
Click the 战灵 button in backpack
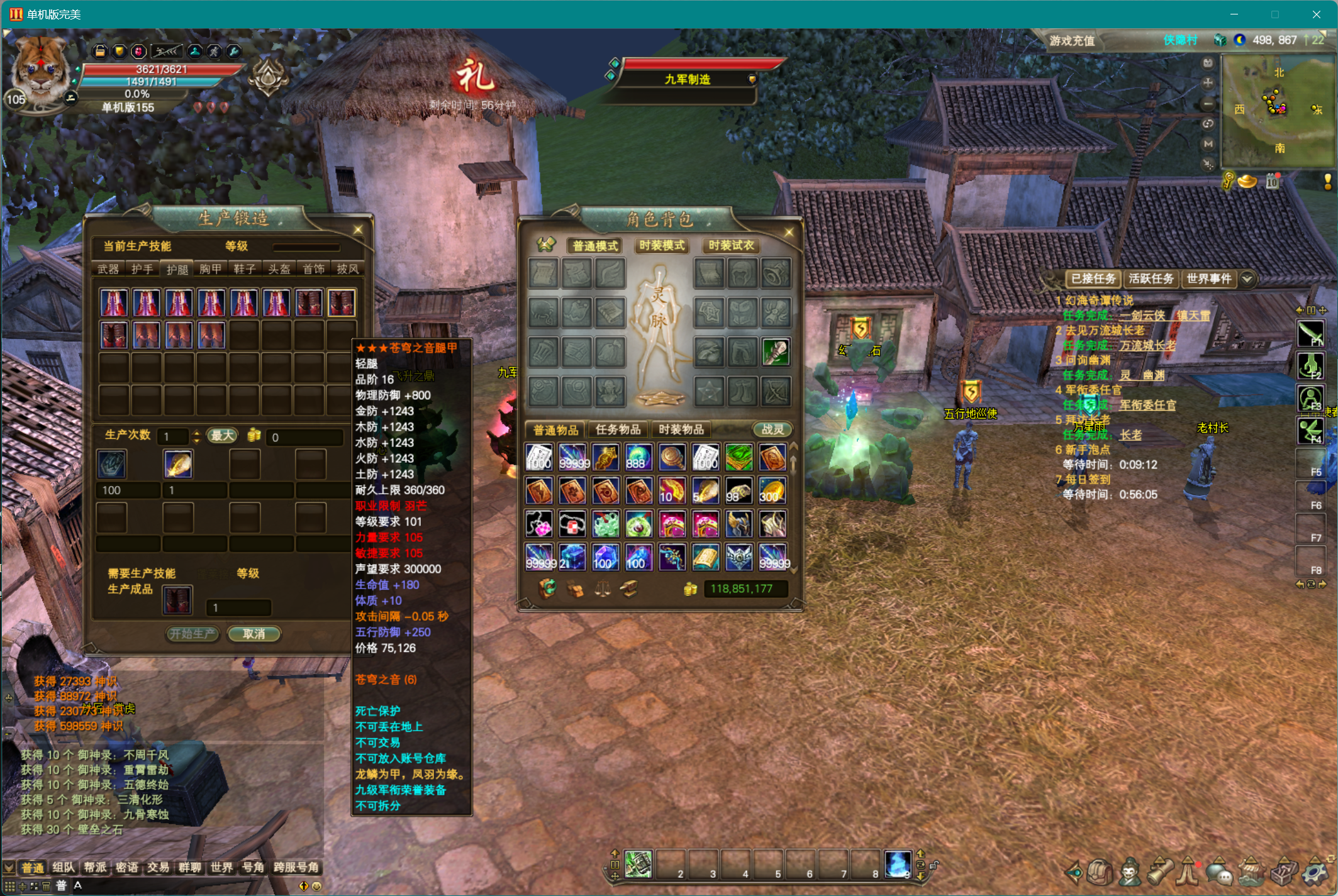[772, 429]
